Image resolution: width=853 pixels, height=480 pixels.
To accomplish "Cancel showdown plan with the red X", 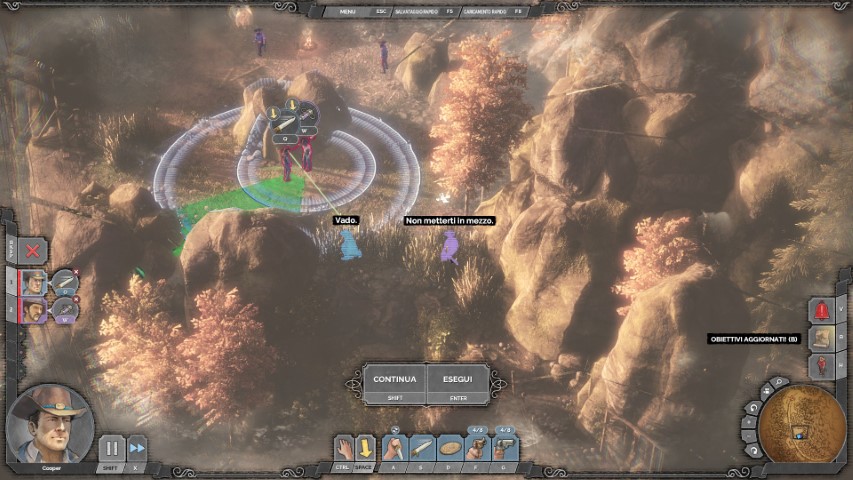I will click(x=33, y=251).
